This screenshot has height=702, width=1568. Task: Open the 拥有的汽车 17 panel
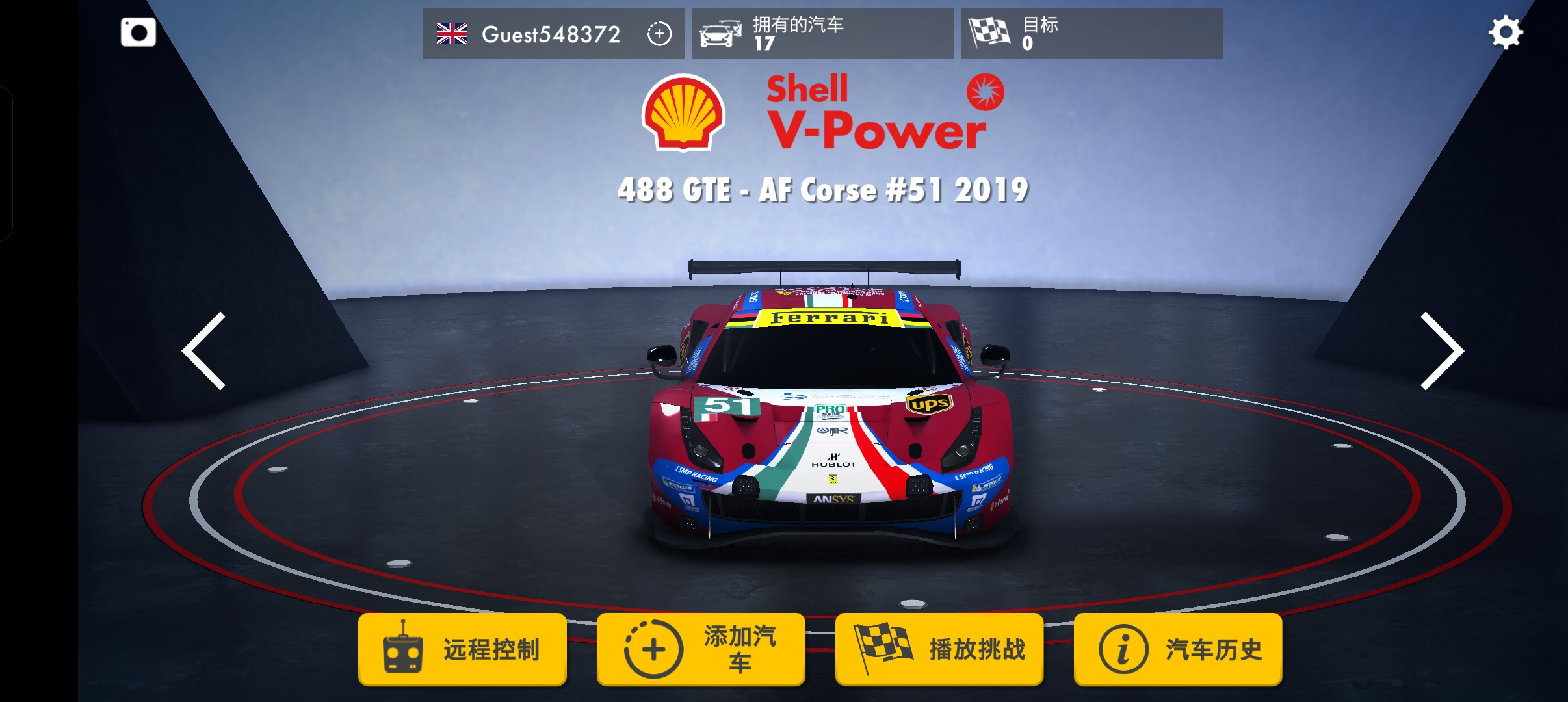(822, 34)
